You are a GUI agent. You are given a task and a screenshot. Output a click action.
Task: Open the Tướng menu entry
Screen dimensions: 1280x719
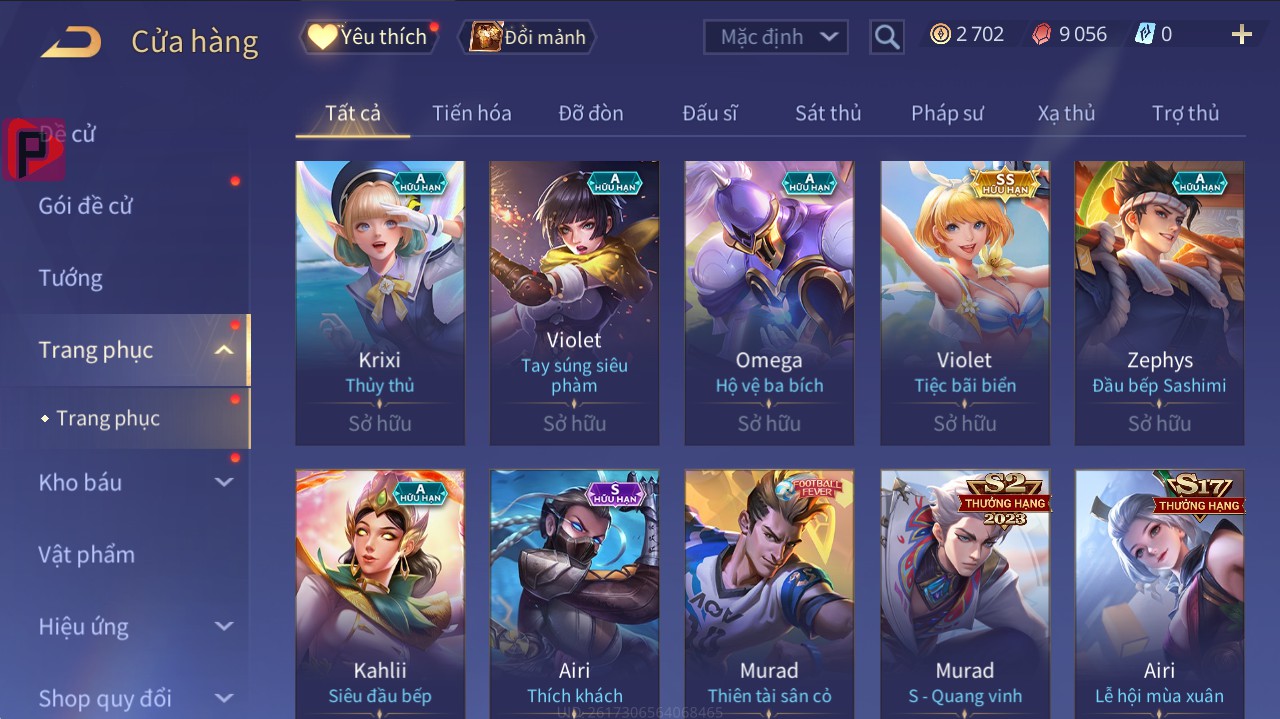click(70, 278)
